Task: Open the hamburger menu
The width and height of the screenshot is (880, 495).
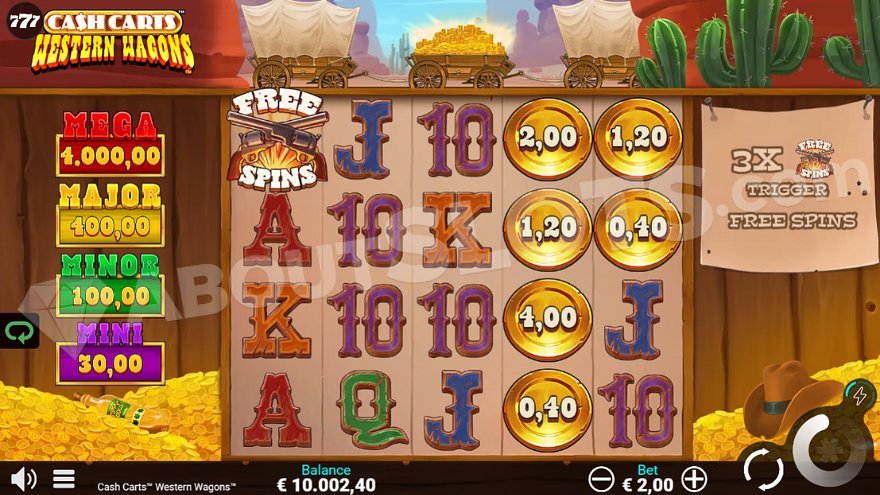Action: point(64,478)
